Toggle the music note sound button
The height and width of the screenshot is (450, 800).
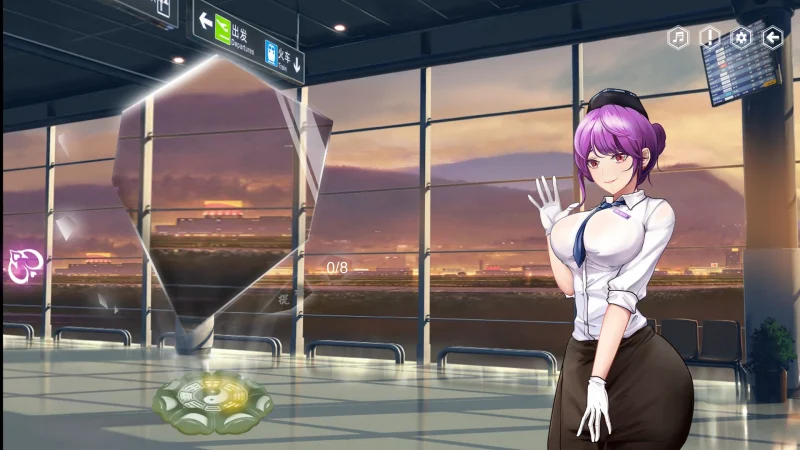click(x=679, y=38)
